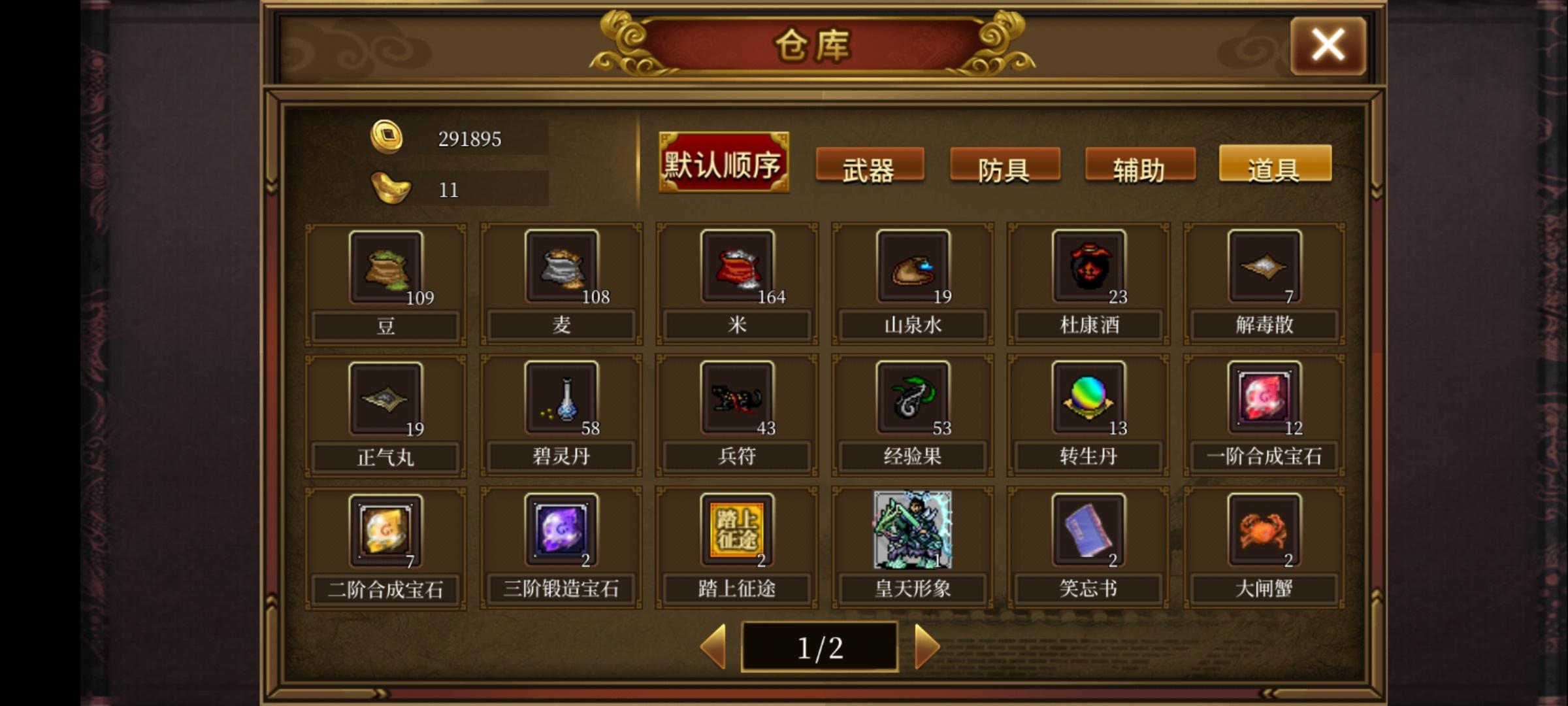
Task: Select the 一阶合成宝石 red gem icon
Action: click(1262, 399)
